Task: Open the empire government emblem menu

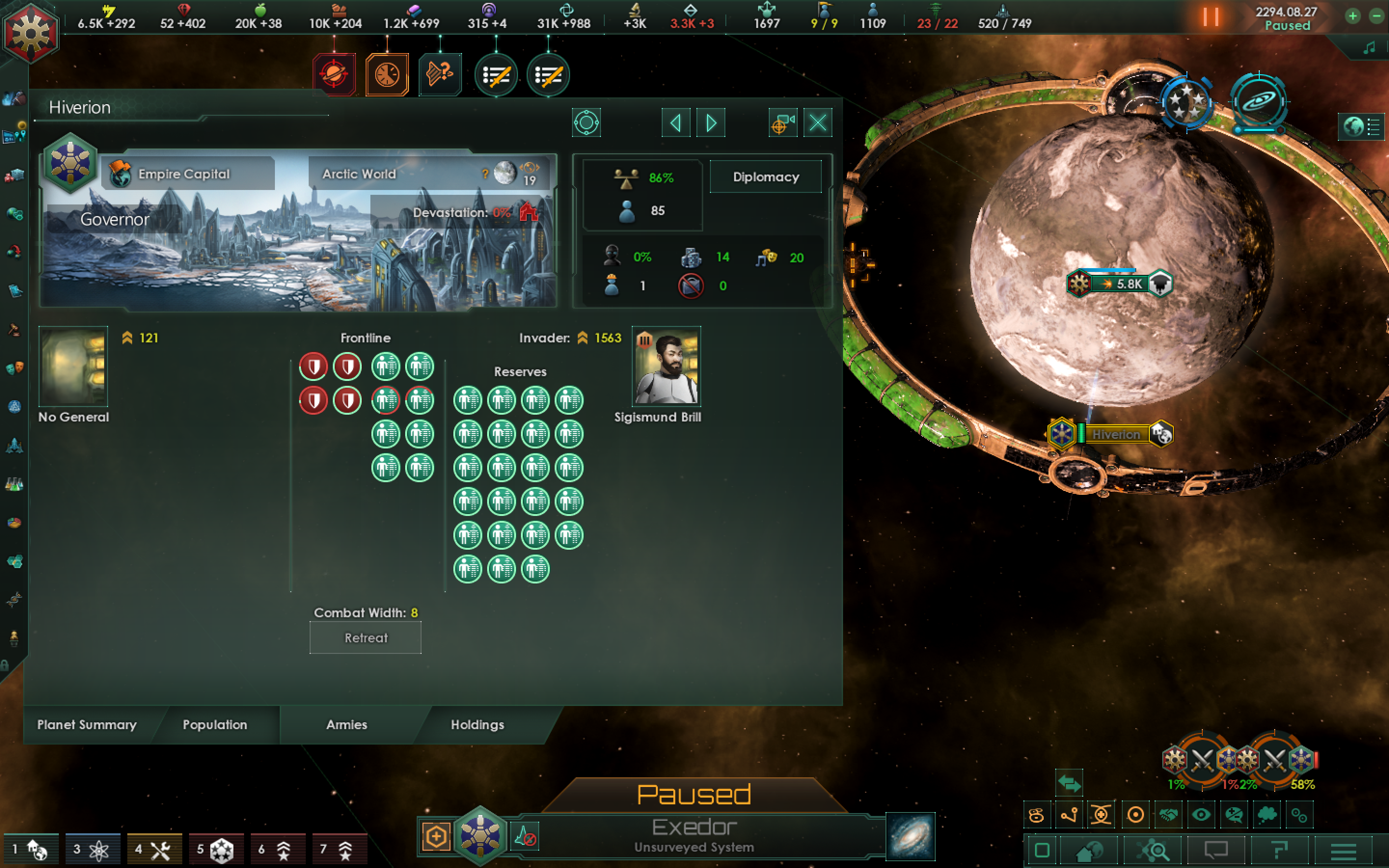Action: [30, 32]
